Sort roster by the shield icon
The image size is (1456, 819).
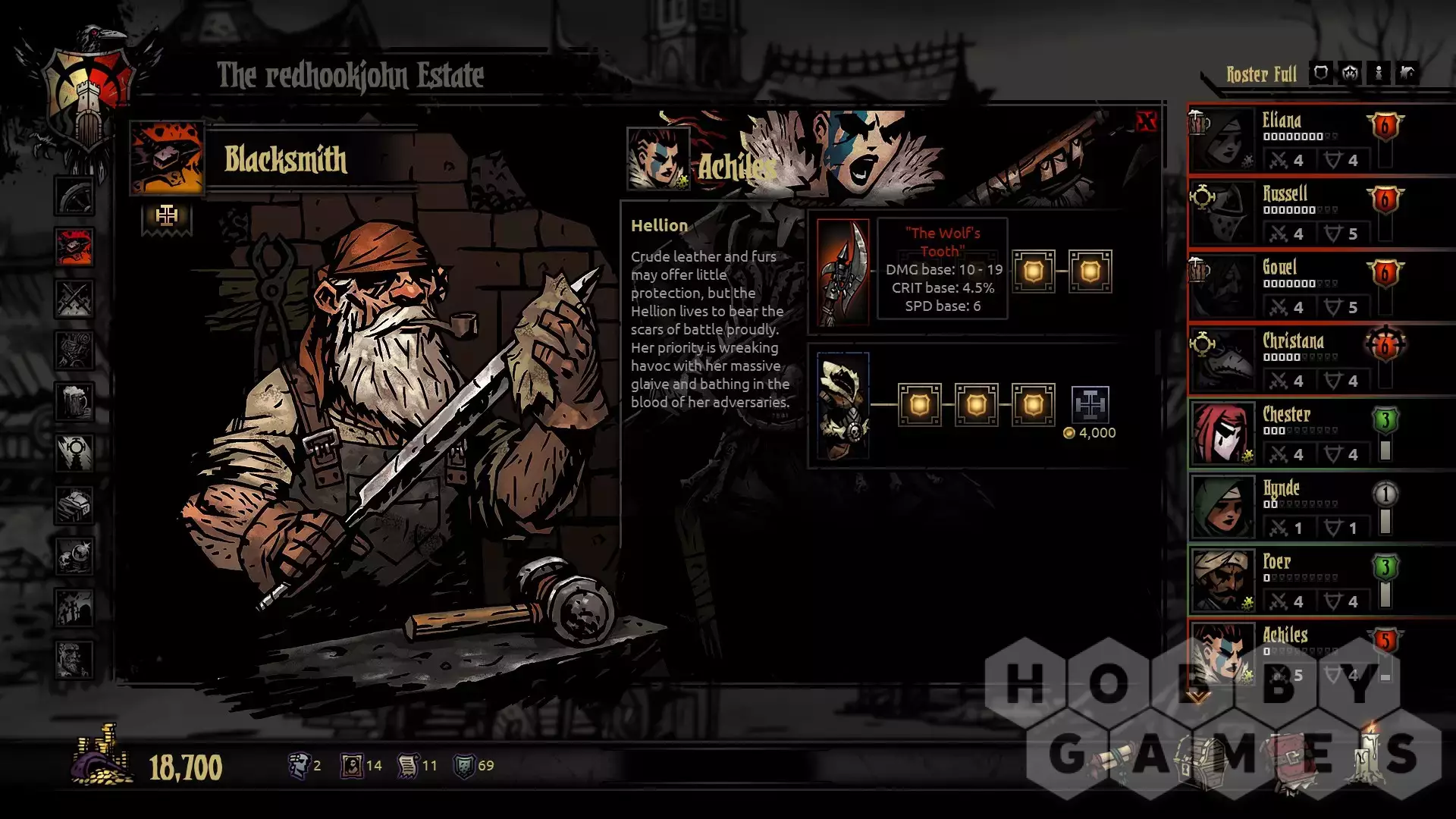[x=1320, y=74]
